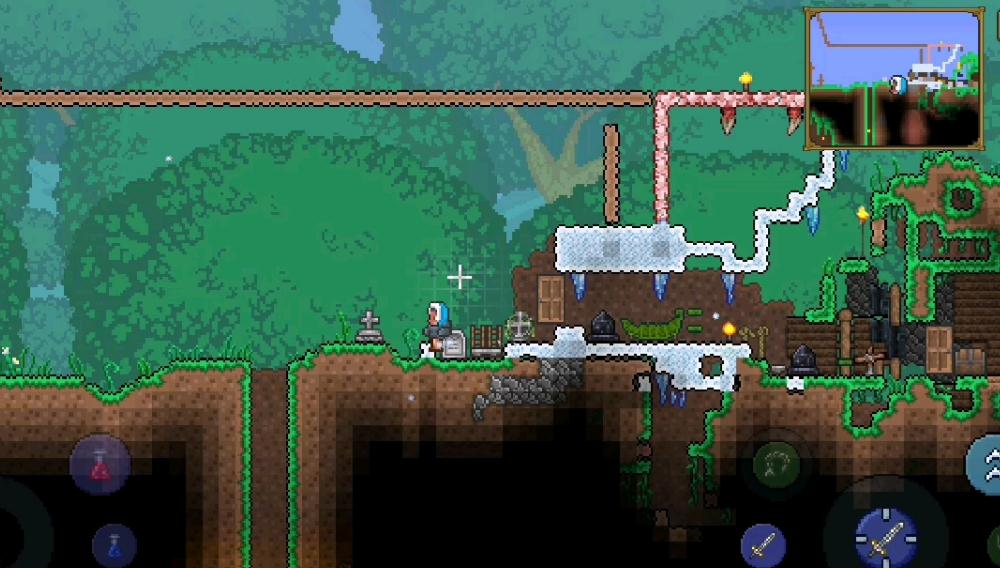Open the minimap
The height and width of the screenshot is (568, 1000).
click(x=893, y=78)
